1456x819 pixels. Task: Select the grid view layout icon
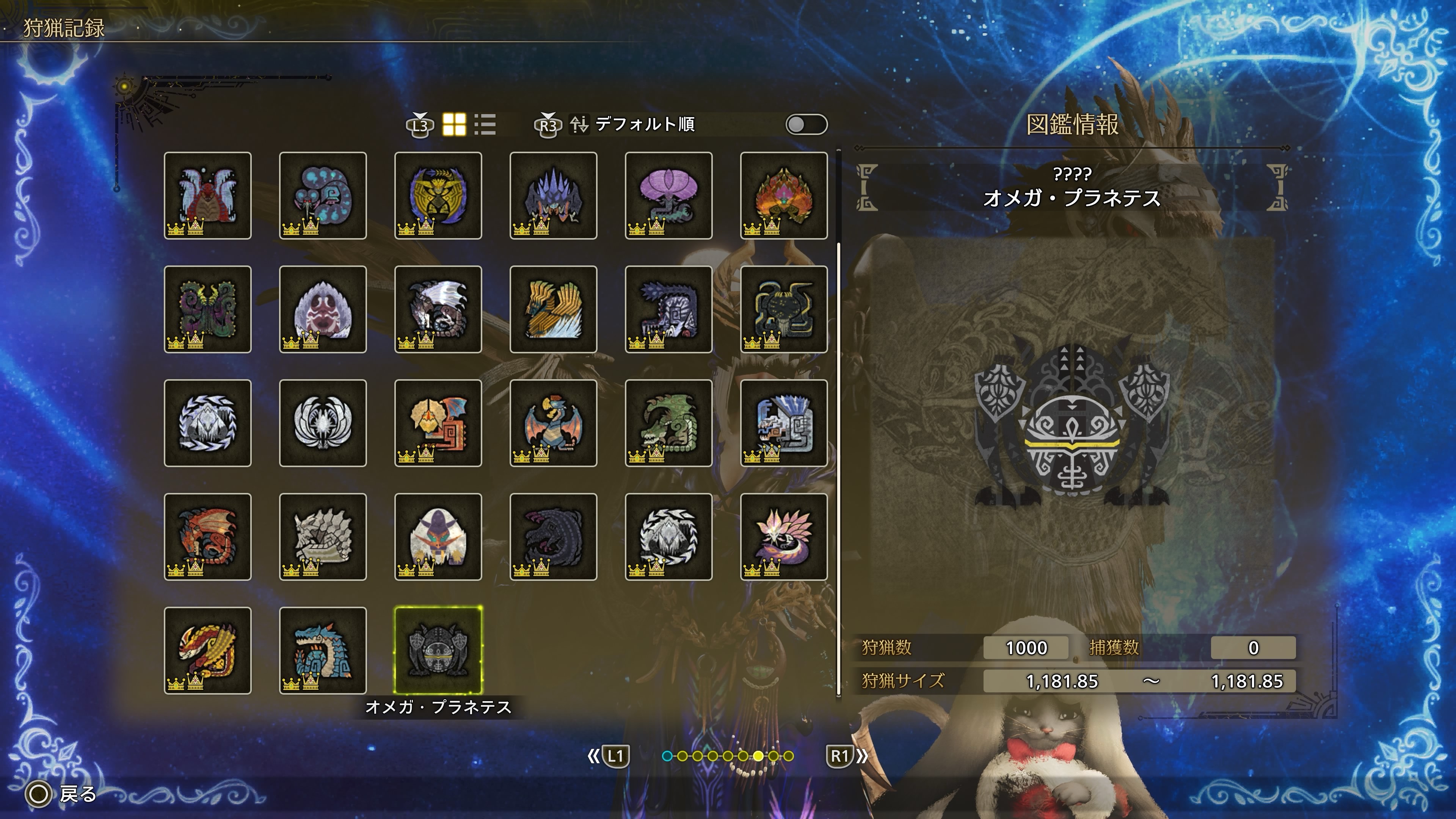(454, 124)
